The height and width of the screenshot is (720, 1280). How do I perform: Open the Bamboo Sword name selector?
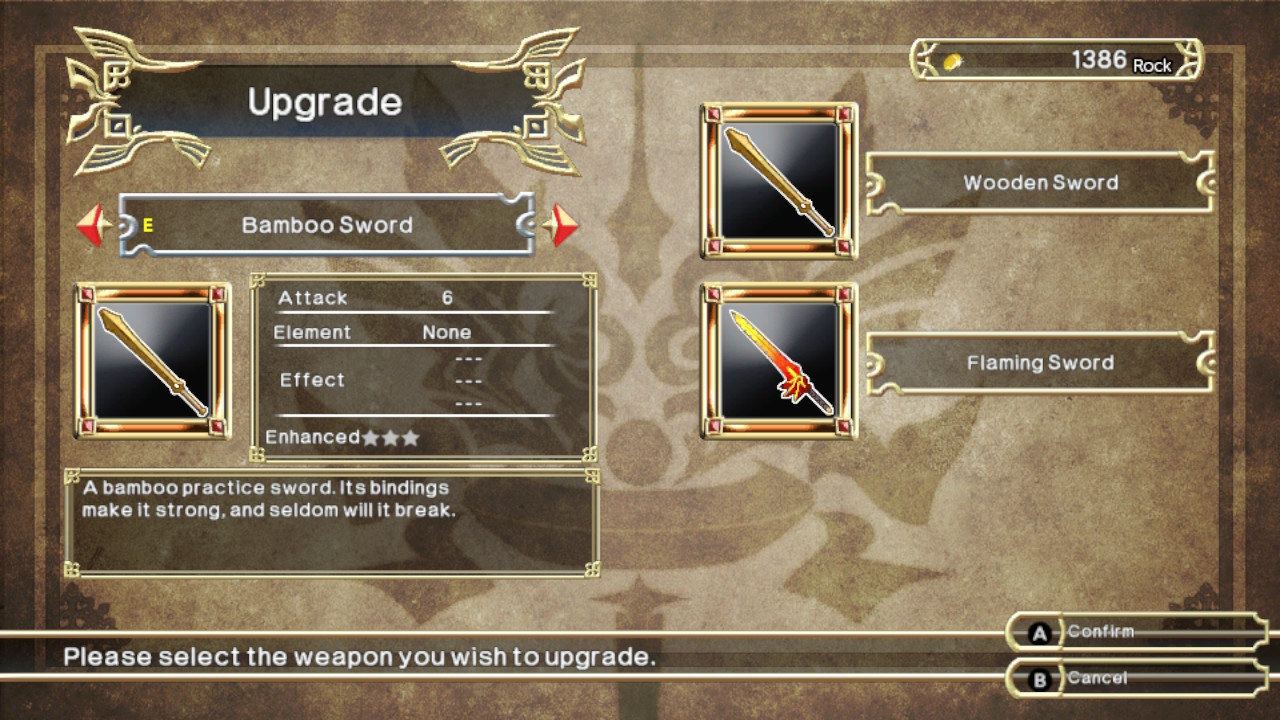tap(325, 225)
